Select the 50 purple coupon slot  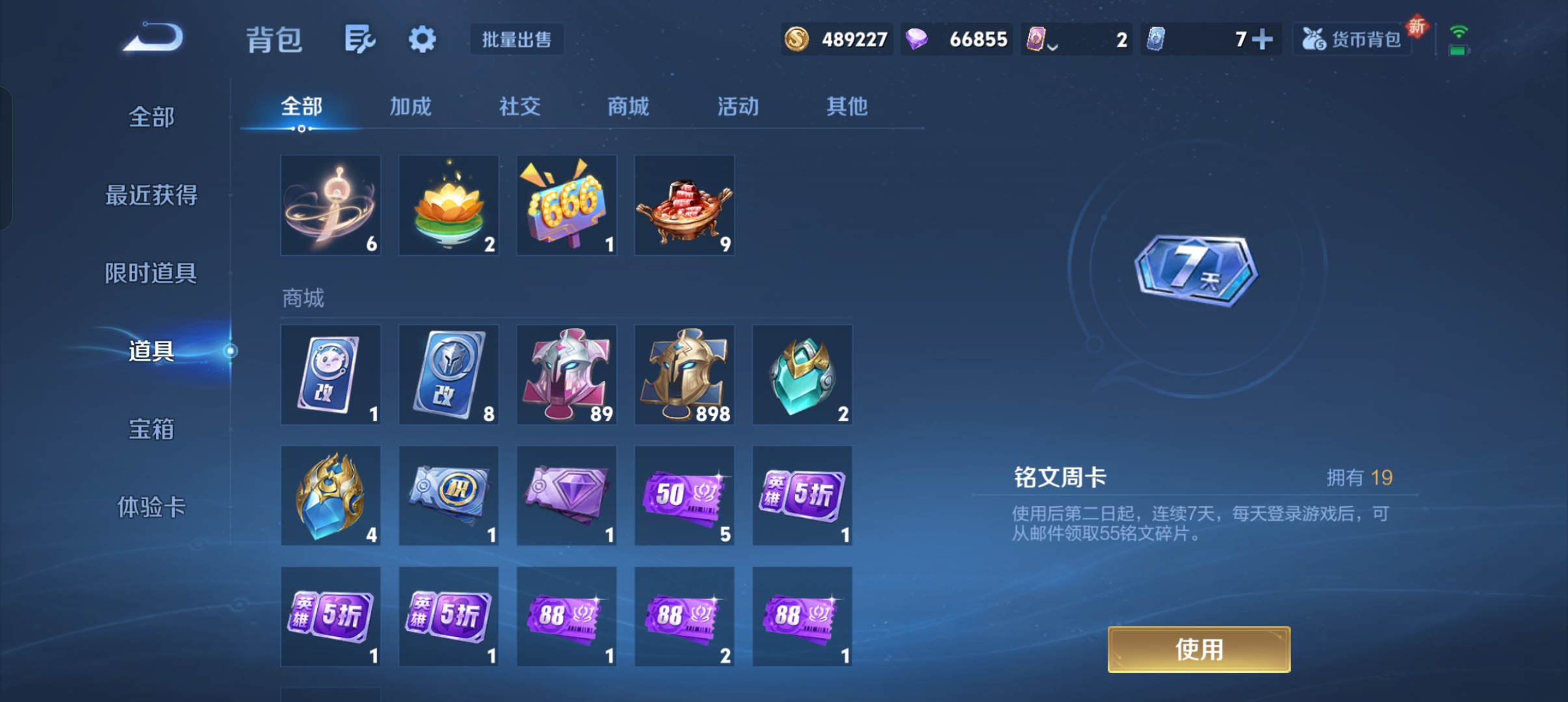click(684, 495)
